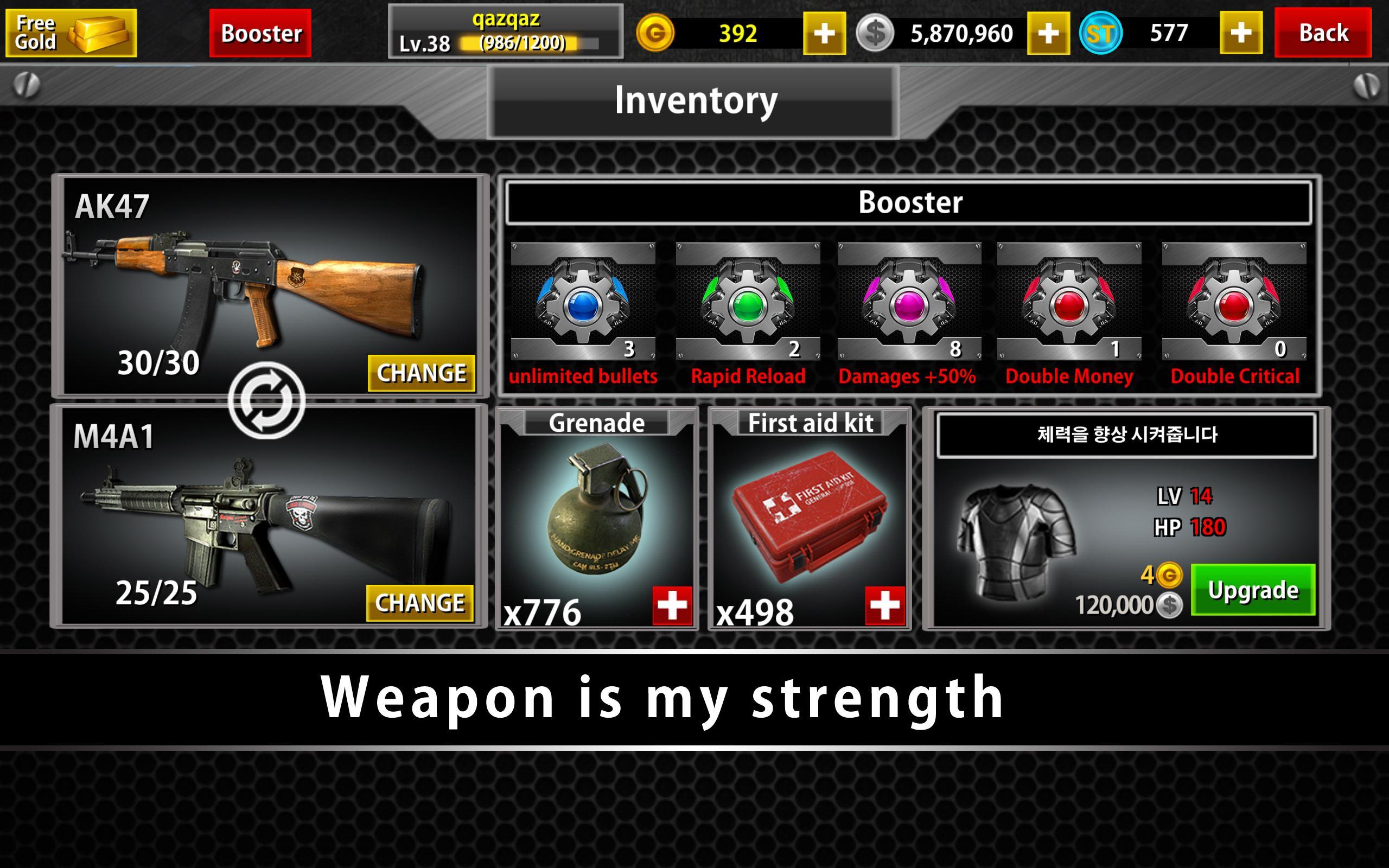Change the M4A1 weapon

point(419,603)
